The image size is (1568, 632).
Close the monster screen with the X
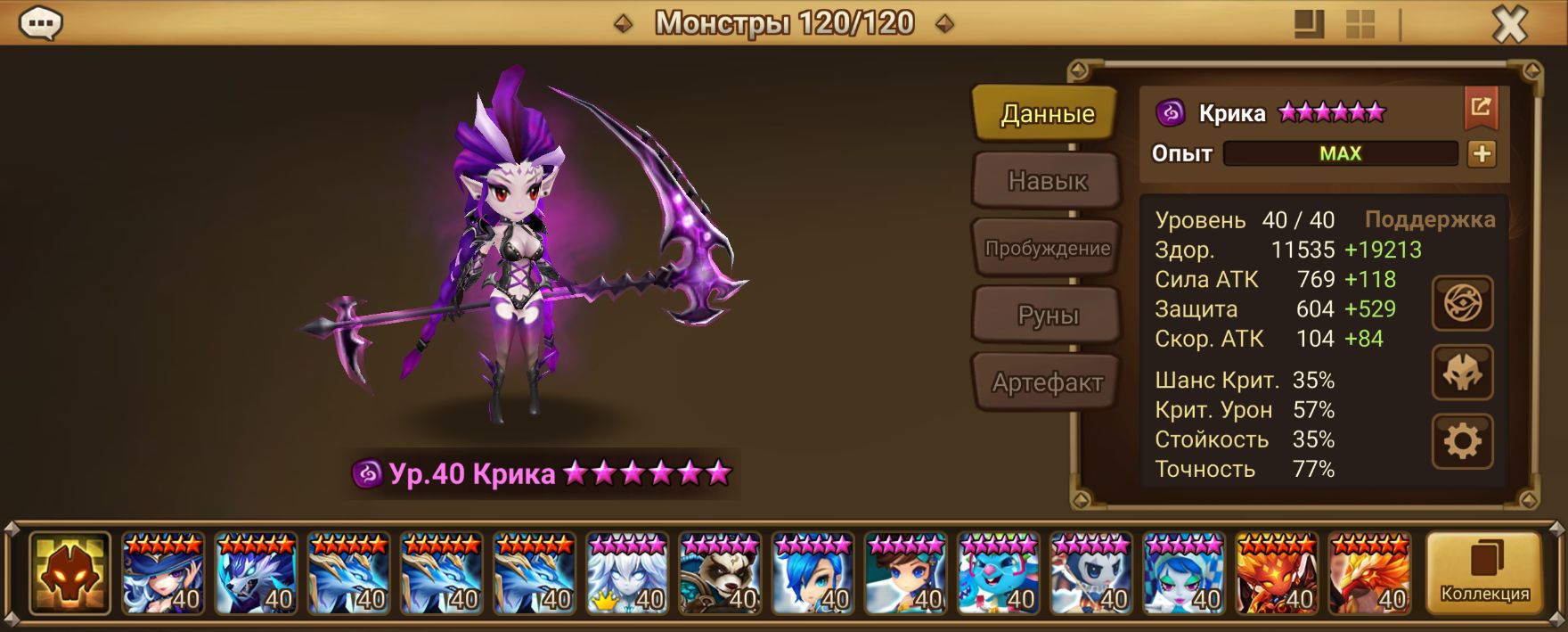(1509, 24)
